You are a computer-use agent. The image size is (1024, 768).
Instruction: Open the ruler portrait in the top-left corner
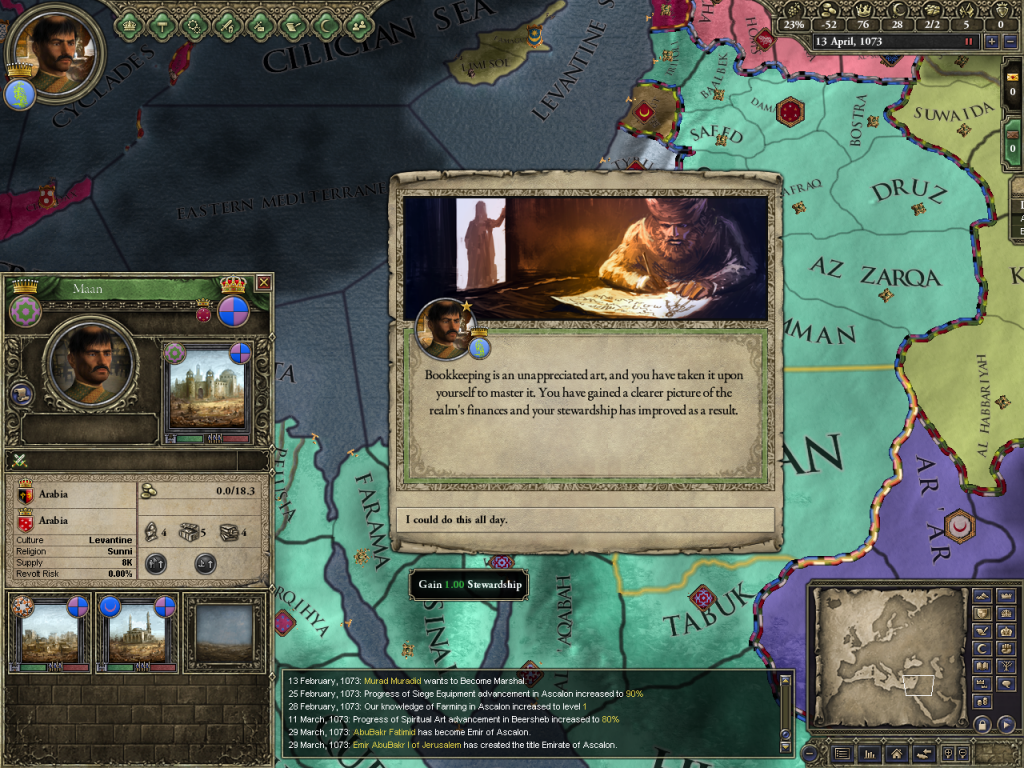(x=50, y=47)
